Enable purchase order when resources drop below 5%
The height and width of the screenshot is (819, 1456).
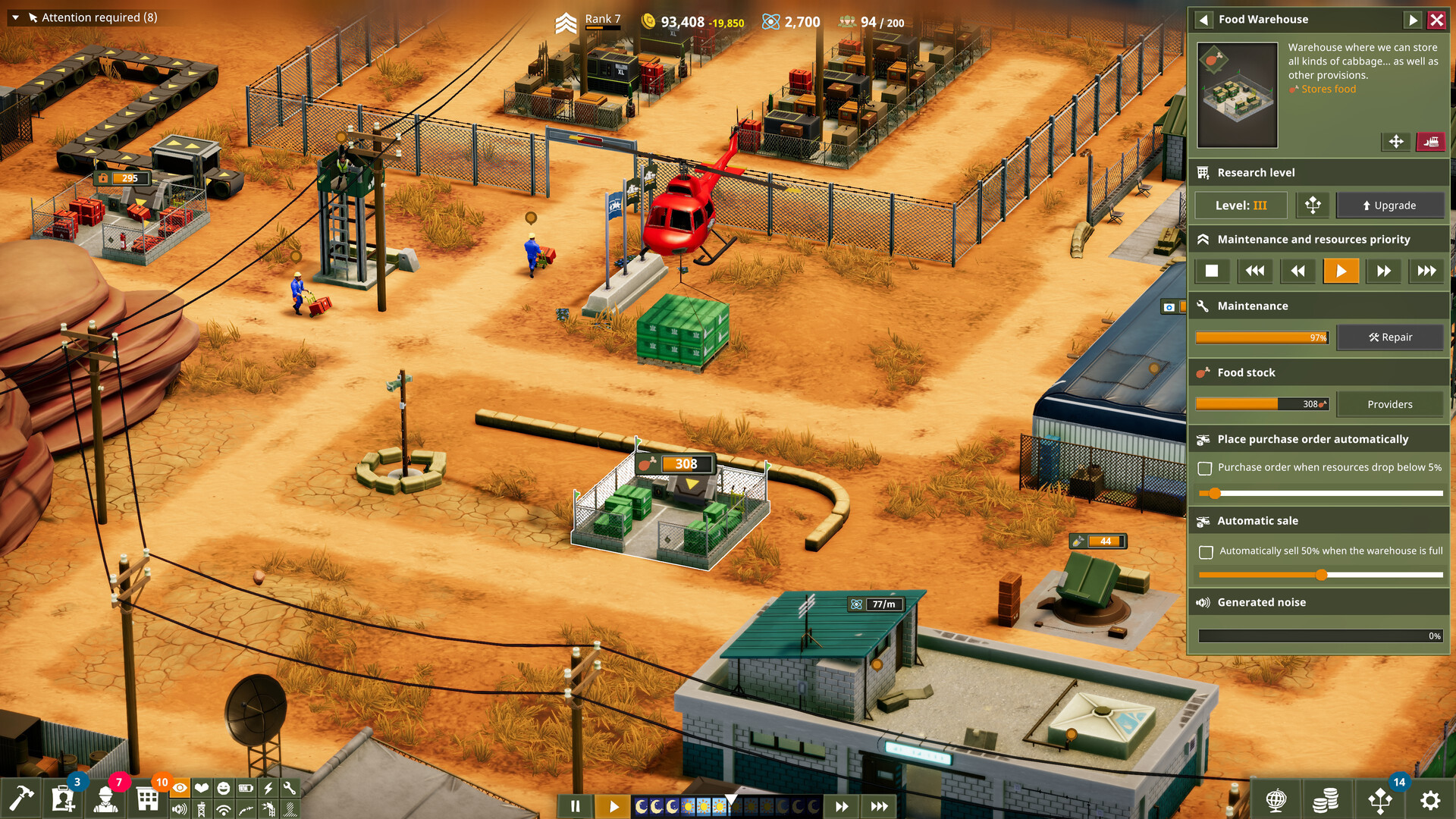tap(1206, 468)
